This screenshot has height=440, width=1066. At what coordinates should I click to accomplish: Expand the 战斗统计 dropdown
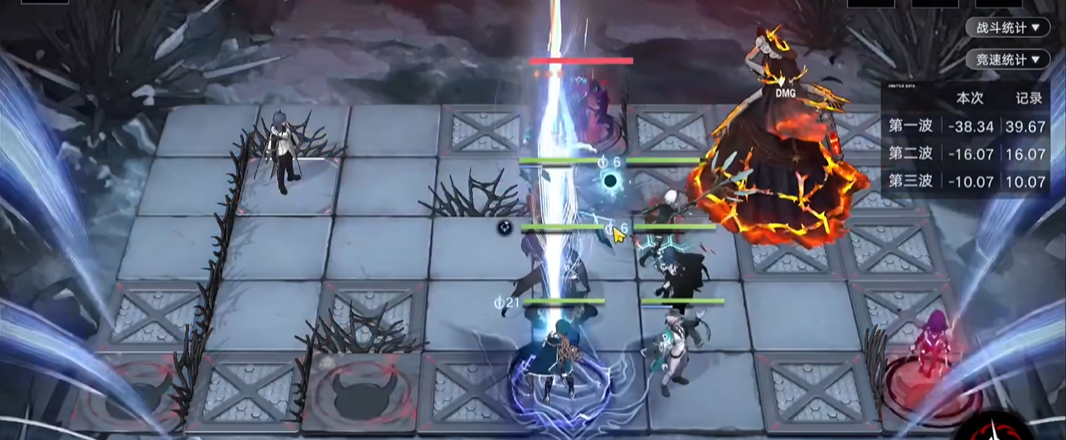coord(1007,28)
